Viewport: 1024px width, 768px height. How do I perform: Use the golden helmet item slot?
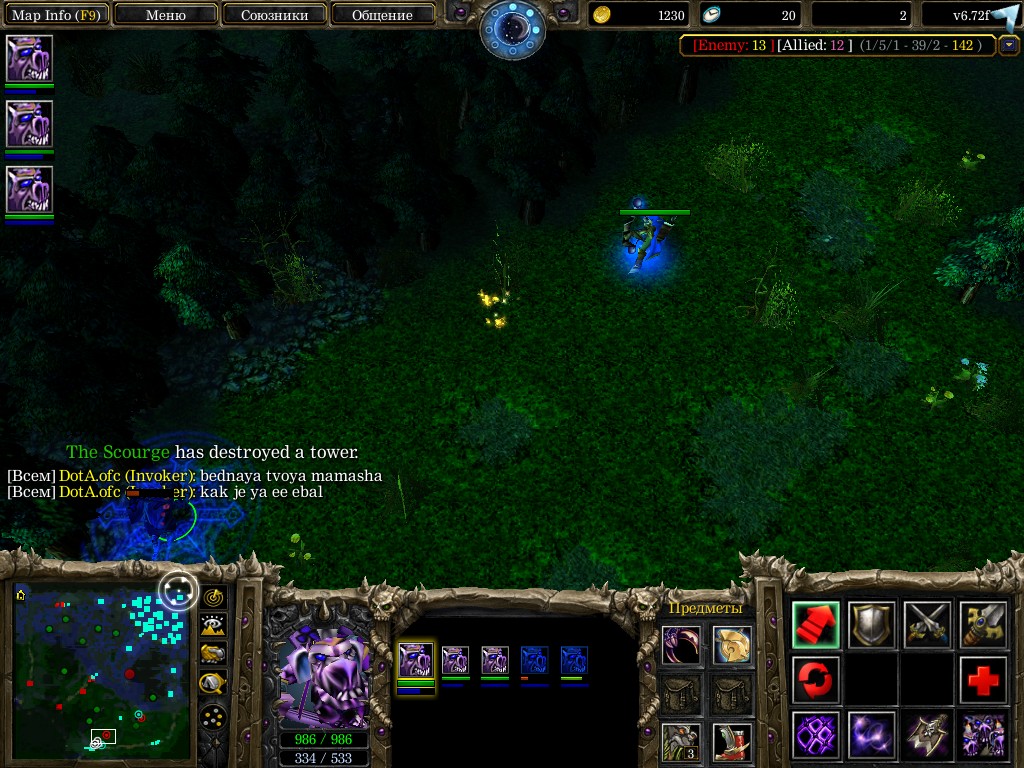click(732, 645)
